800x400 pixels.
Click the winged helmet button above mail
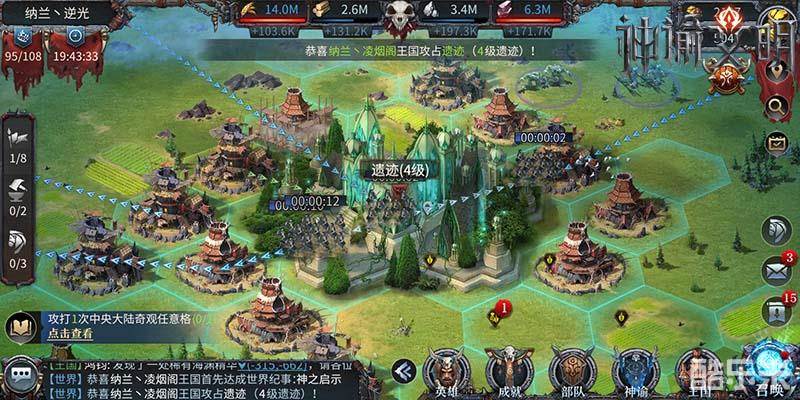(x=776, y=230)
